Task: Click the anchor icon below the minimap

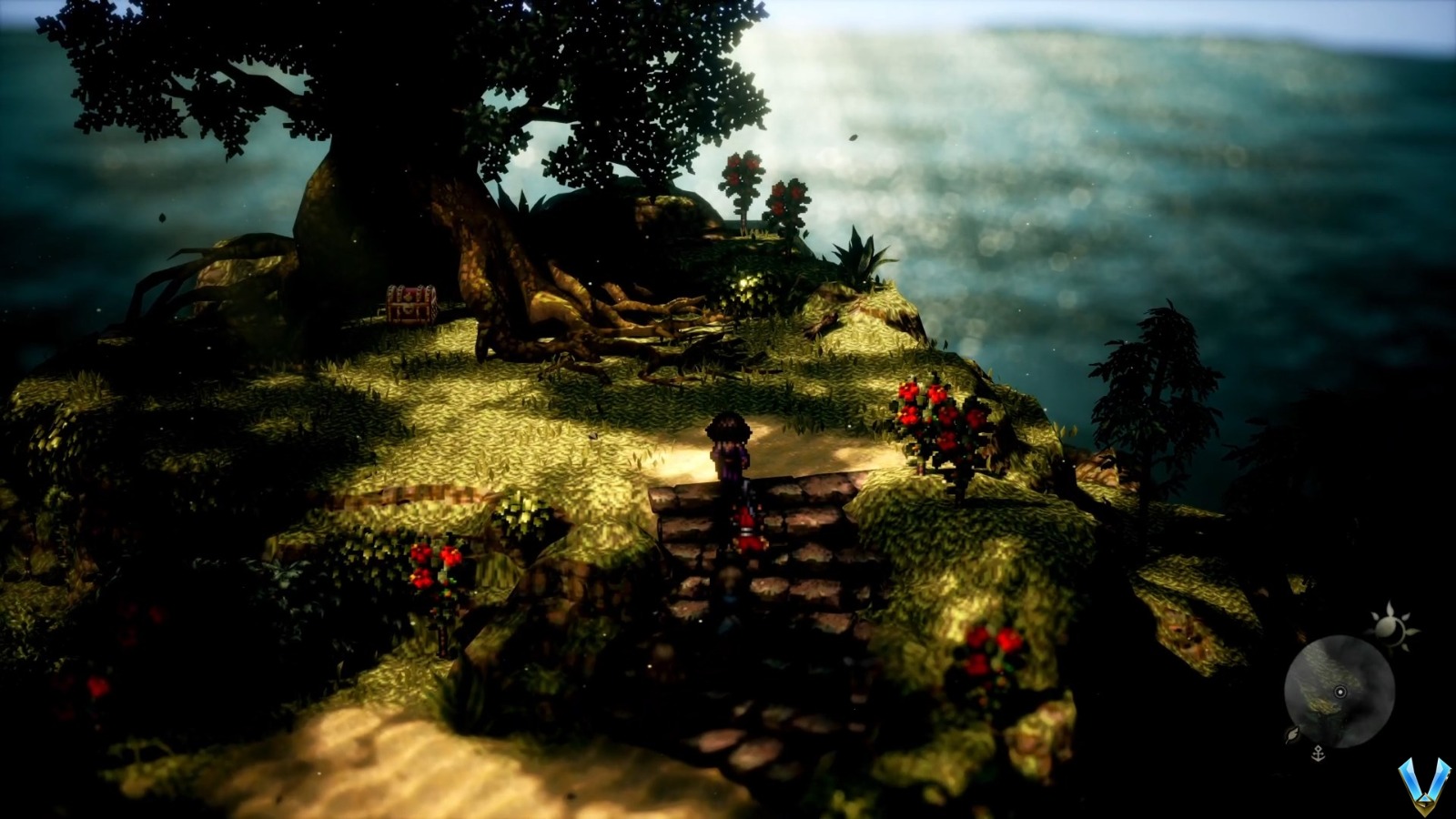Action: click(1318, 752)
